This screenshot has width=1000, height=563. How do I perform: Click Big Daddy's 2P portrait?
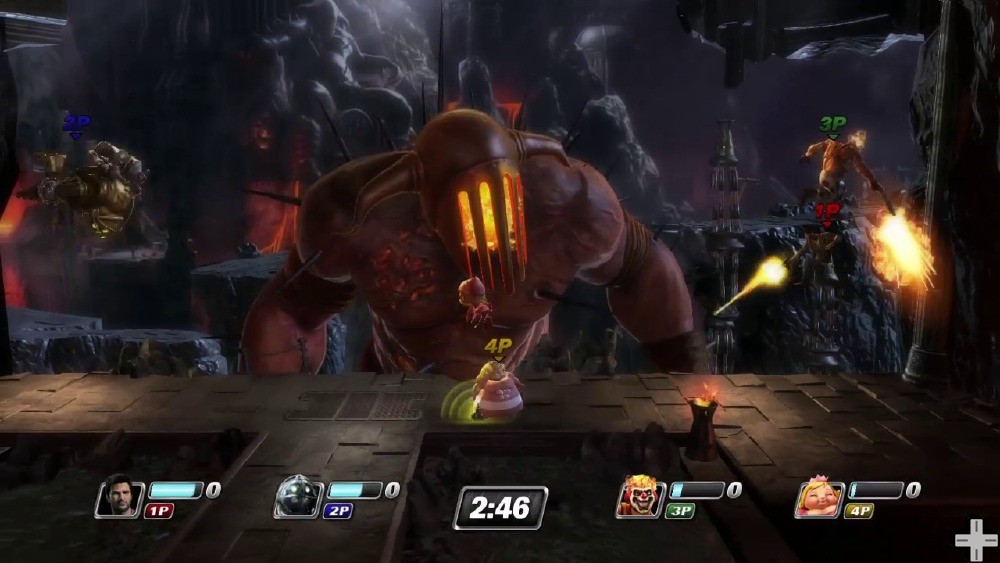[x=297, y=497]
